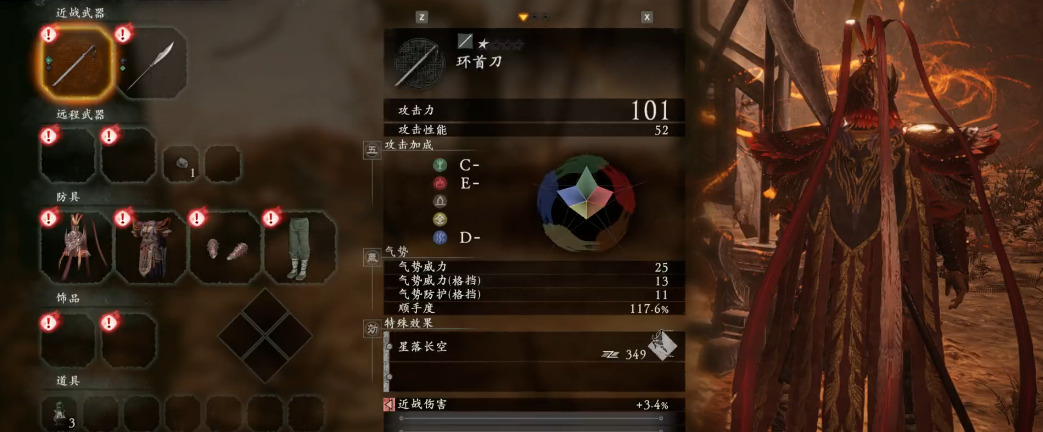Pick the green leg armor slot
This screenshot has height=432, width=1043.
(x=299, y=246)
